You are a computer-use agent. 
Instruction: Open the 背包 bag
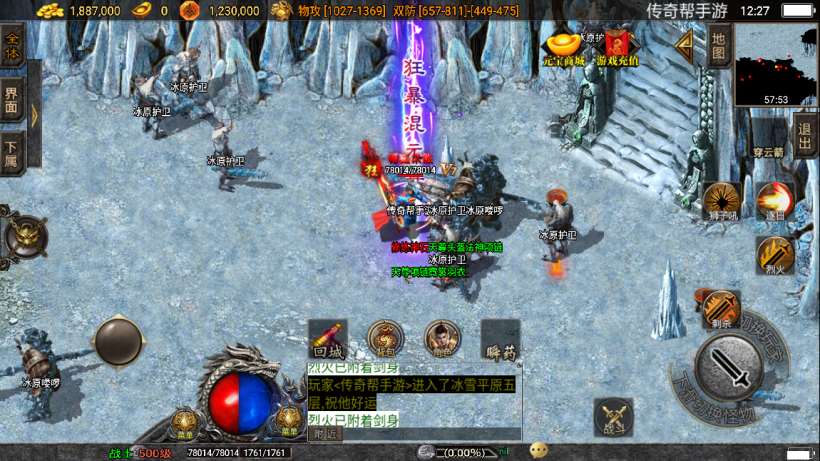tap(385, 339)
